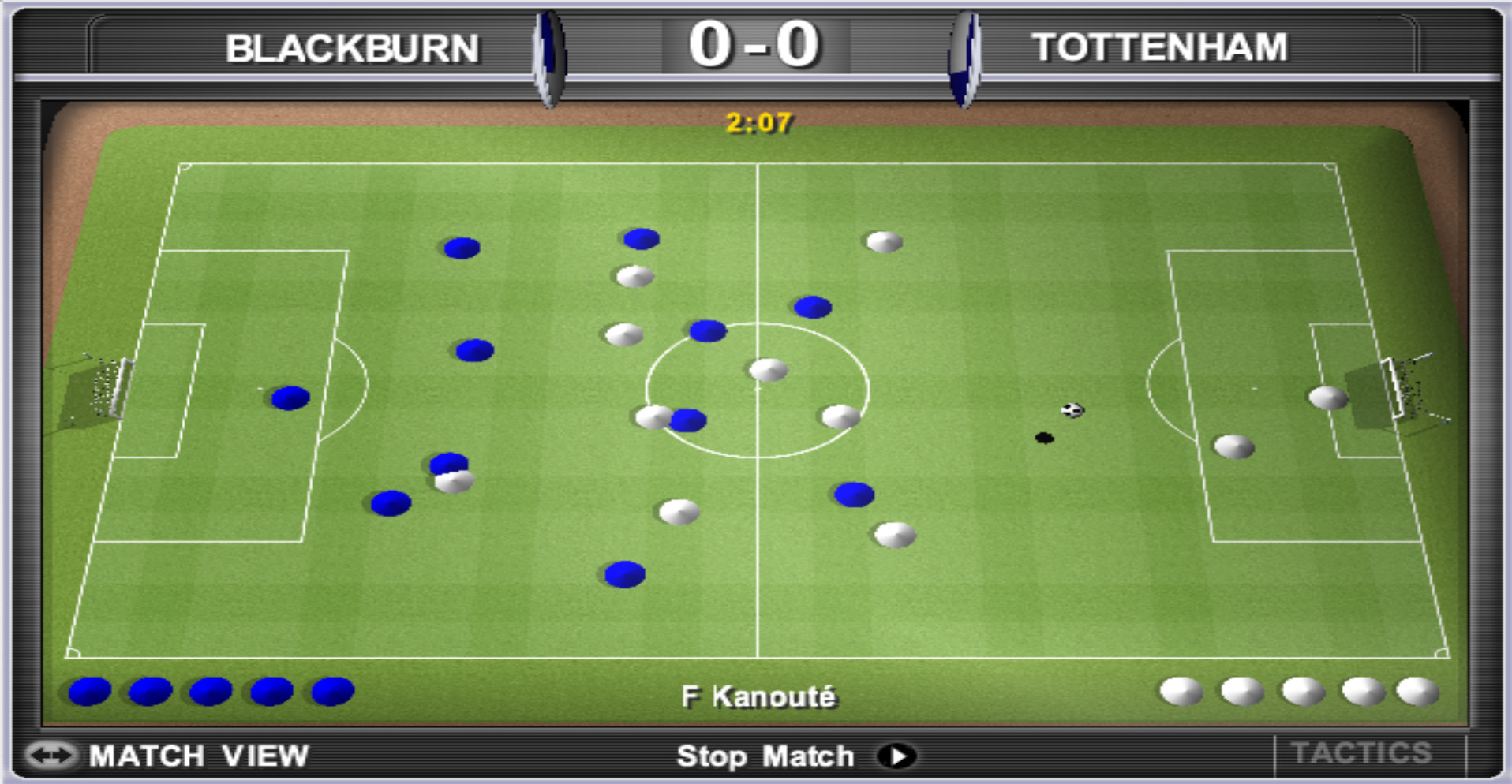The width and height of the screenshot is (1512, 784).
Task: Click the BLACKBURN team name on the scoreboard
Action: click(x=352, y=47)
